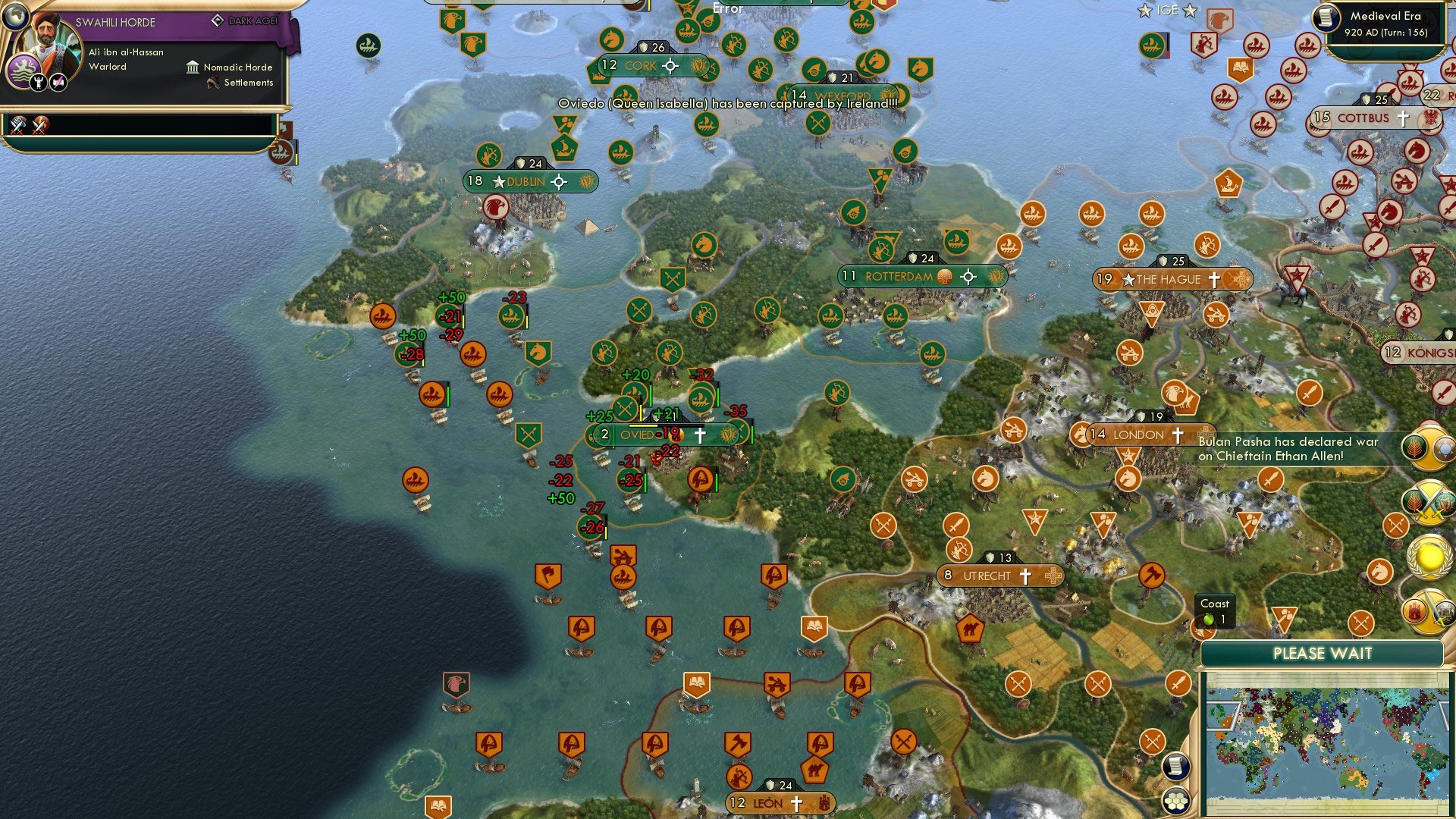Screen dimensions: 1456x819
Task: Click the Settlements icon in the leader panel
Action: 213,83
